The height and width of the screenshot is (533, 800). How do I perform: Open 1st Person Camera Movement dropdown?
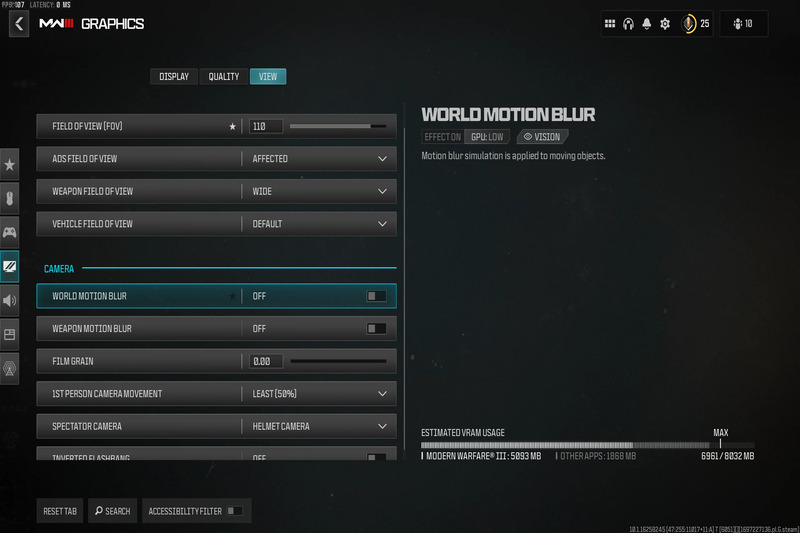[x=319, y=394]
